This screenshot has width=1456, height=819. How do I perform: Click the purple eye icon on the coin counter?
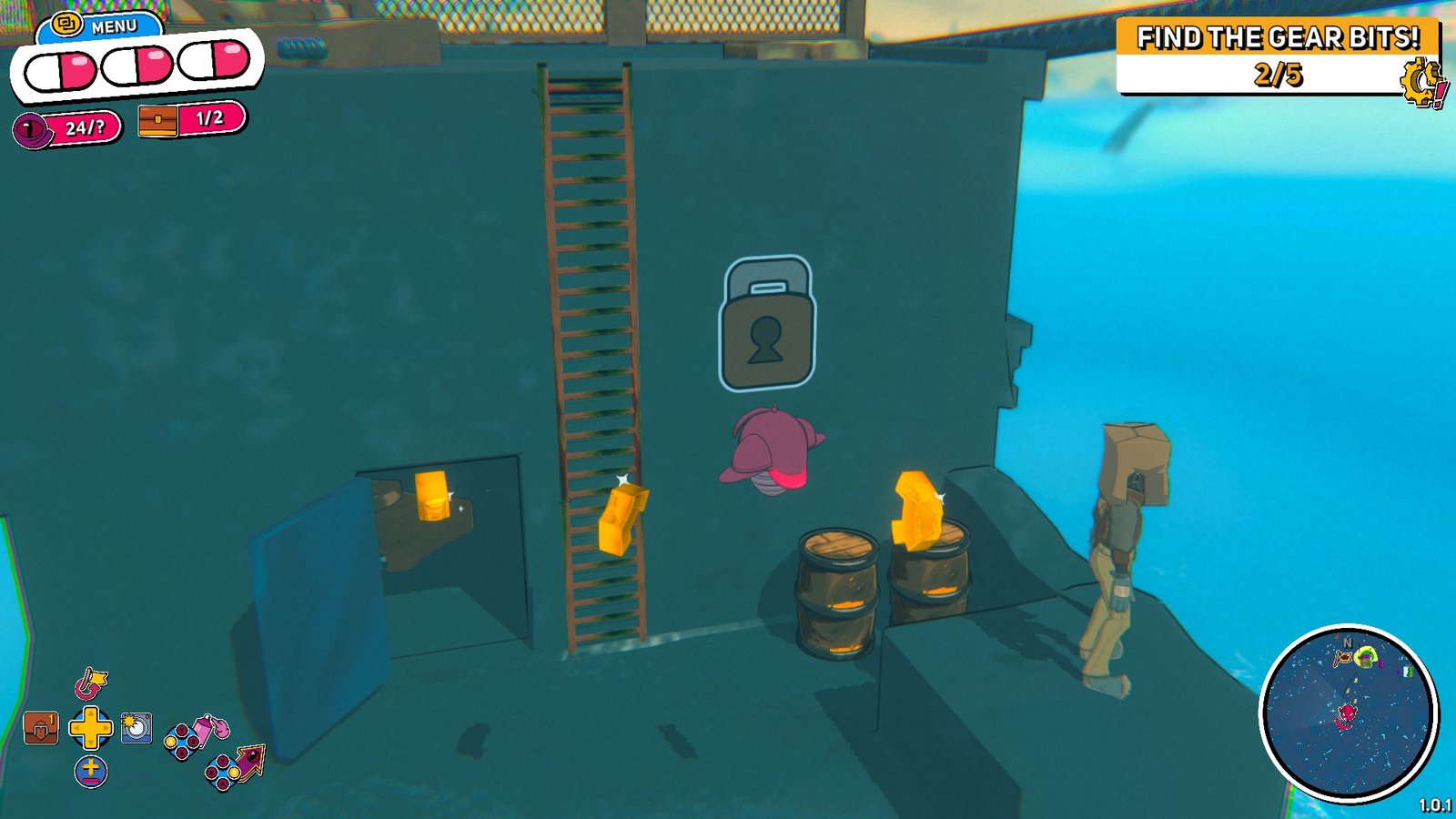click(x=28, y=130)
